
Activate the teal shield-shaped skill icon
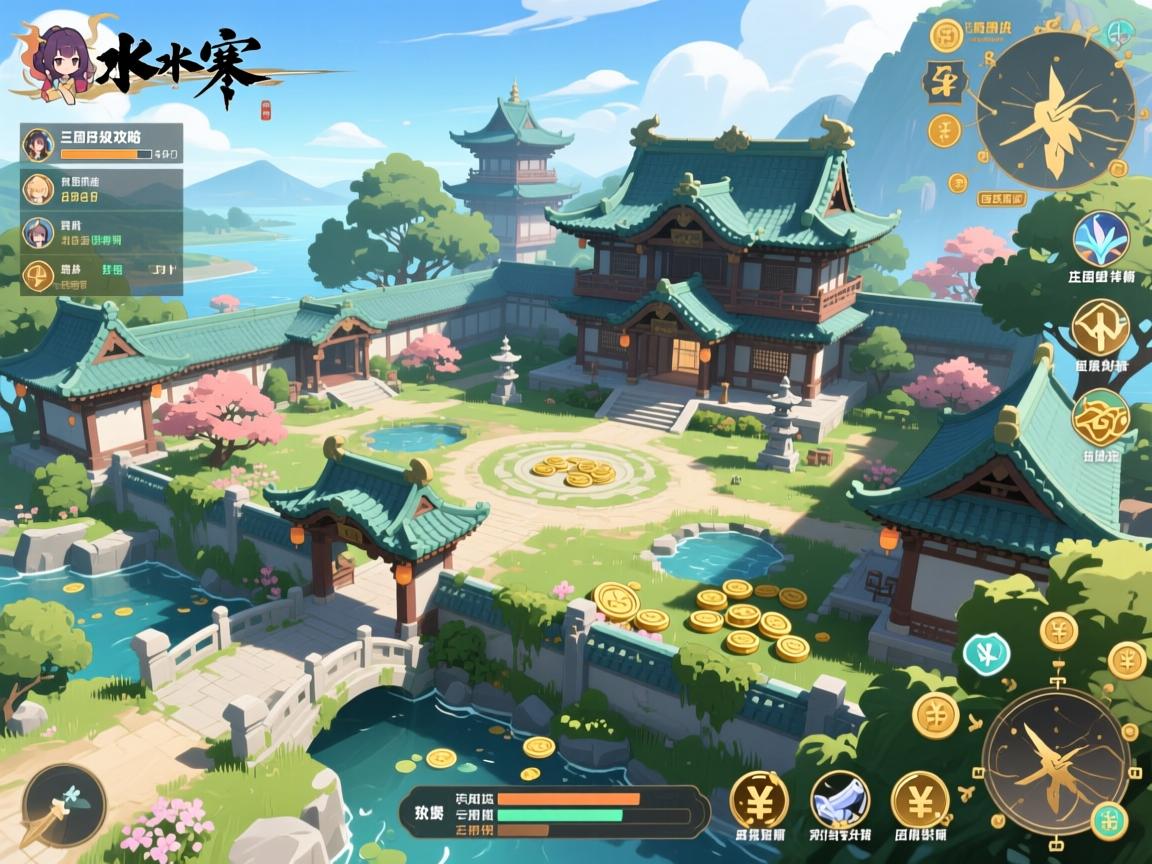(986, 655)
